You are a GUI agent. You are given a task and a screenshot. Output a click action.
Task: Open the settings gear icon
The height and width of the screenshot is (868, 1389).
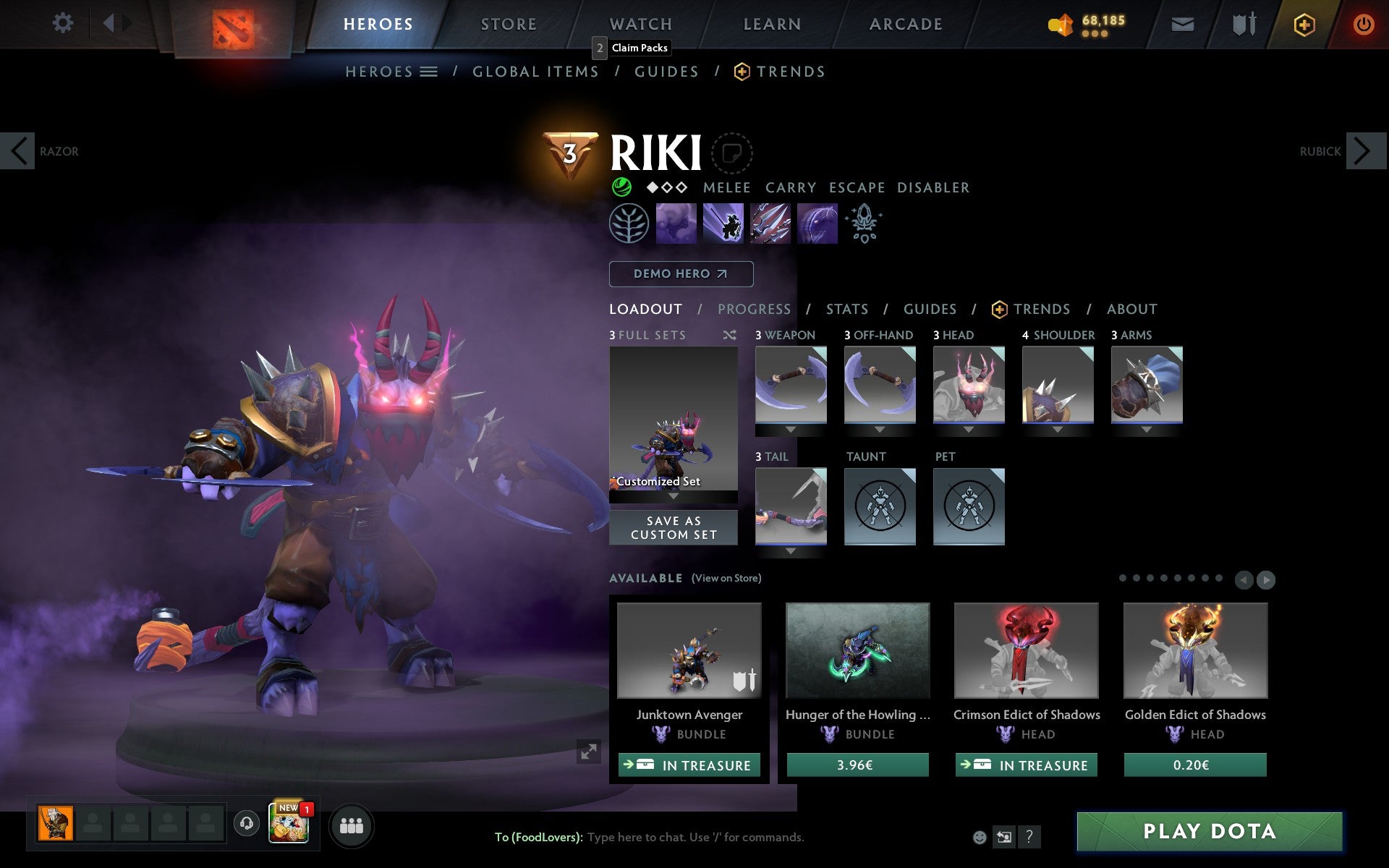click(64, 23)
